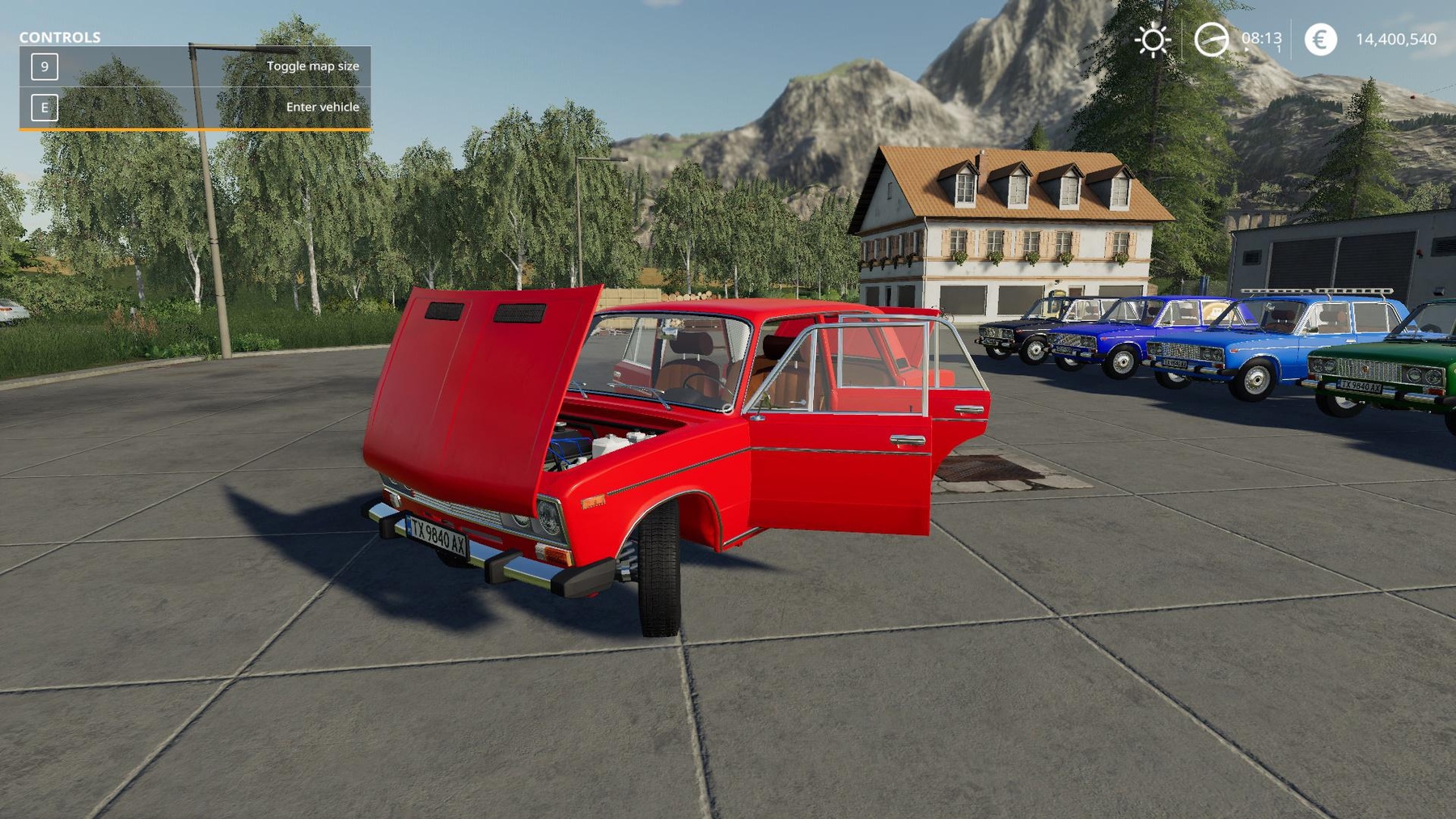Click the euro money icon
The height and width of the screenshot is (819, 1456).
point(1320,40)
